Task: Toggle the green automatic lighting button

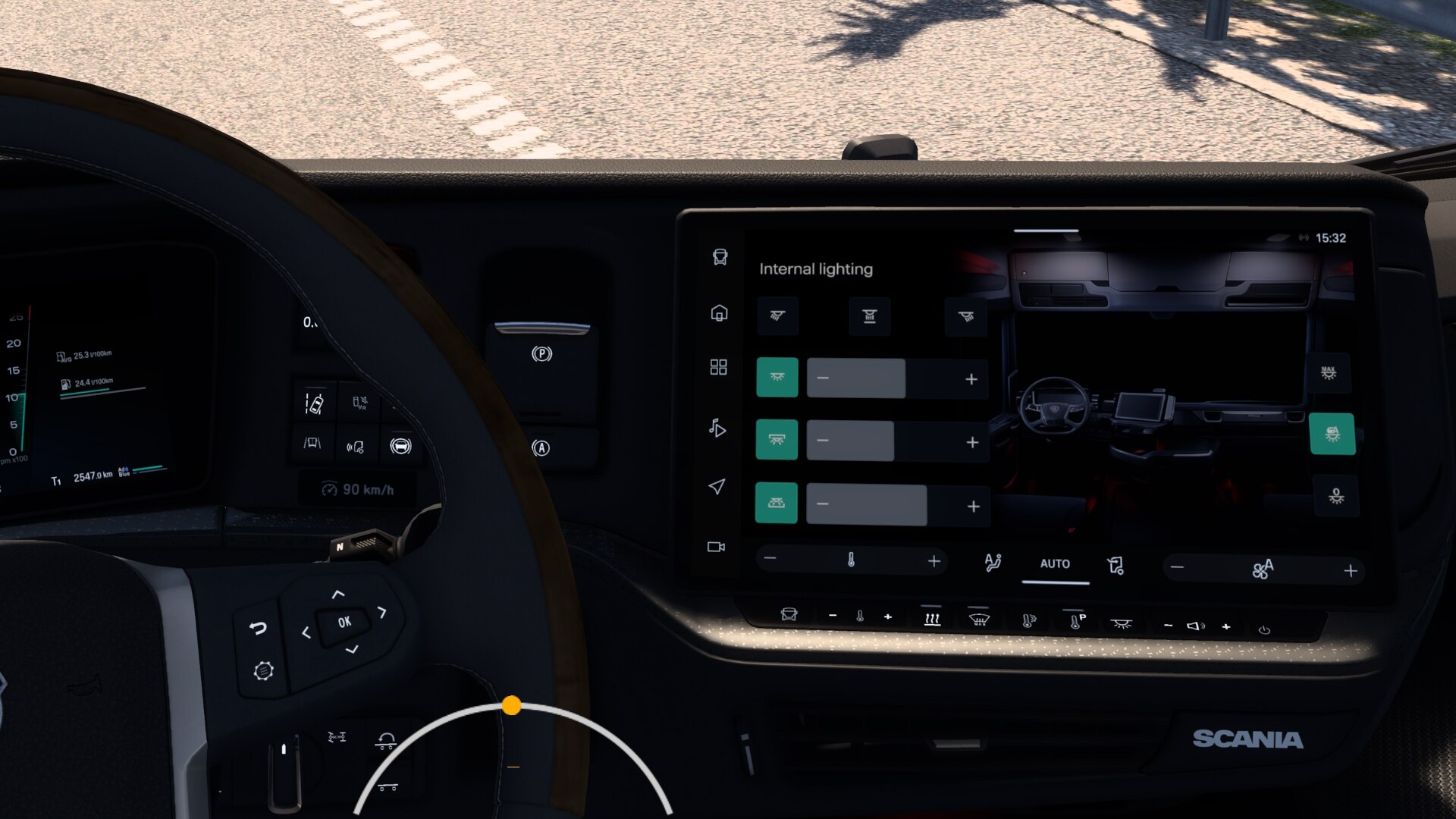Action: coord(1332,434)
